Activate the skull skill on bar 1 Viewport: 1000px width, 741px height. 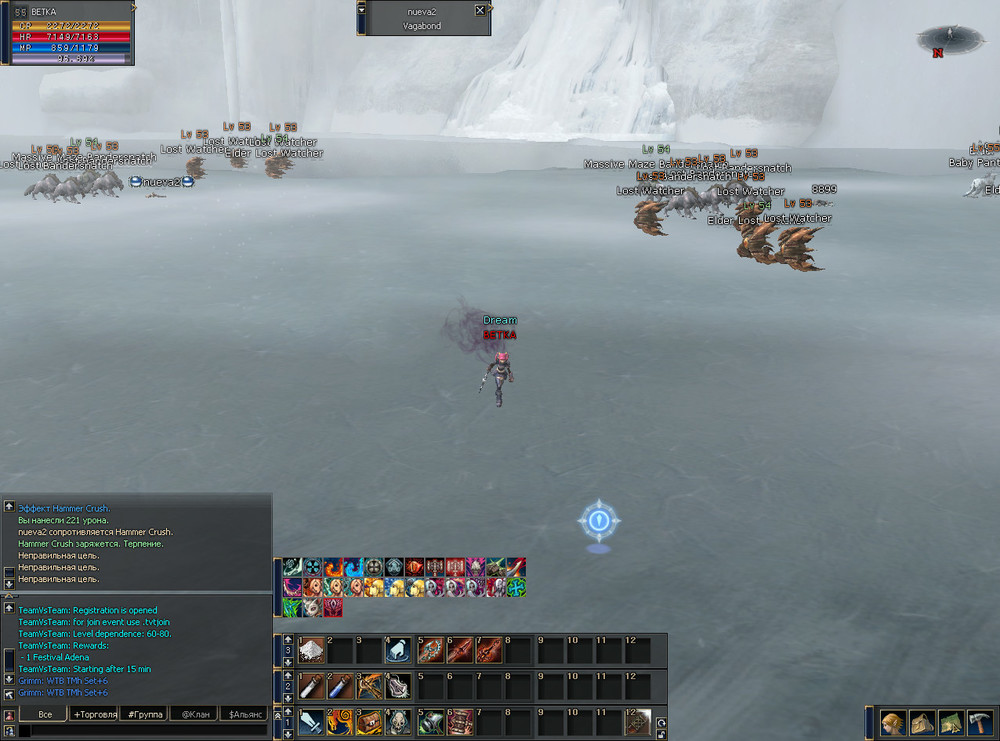pyautogui.click(x=400, y=722)
